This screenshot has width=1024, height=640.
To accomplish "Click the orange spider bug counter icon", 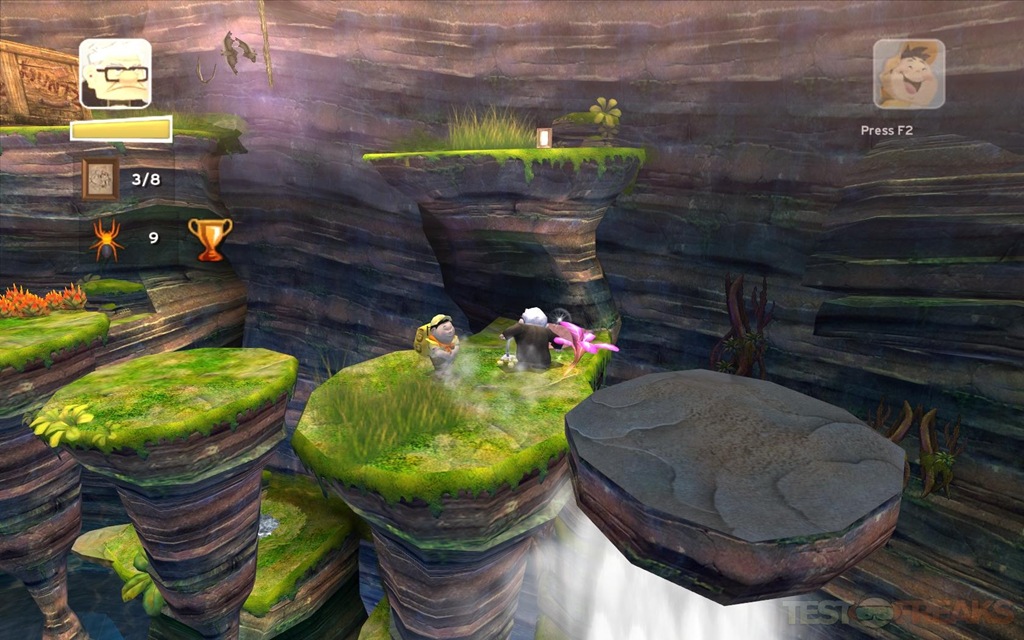I will (x=107, y=240).
